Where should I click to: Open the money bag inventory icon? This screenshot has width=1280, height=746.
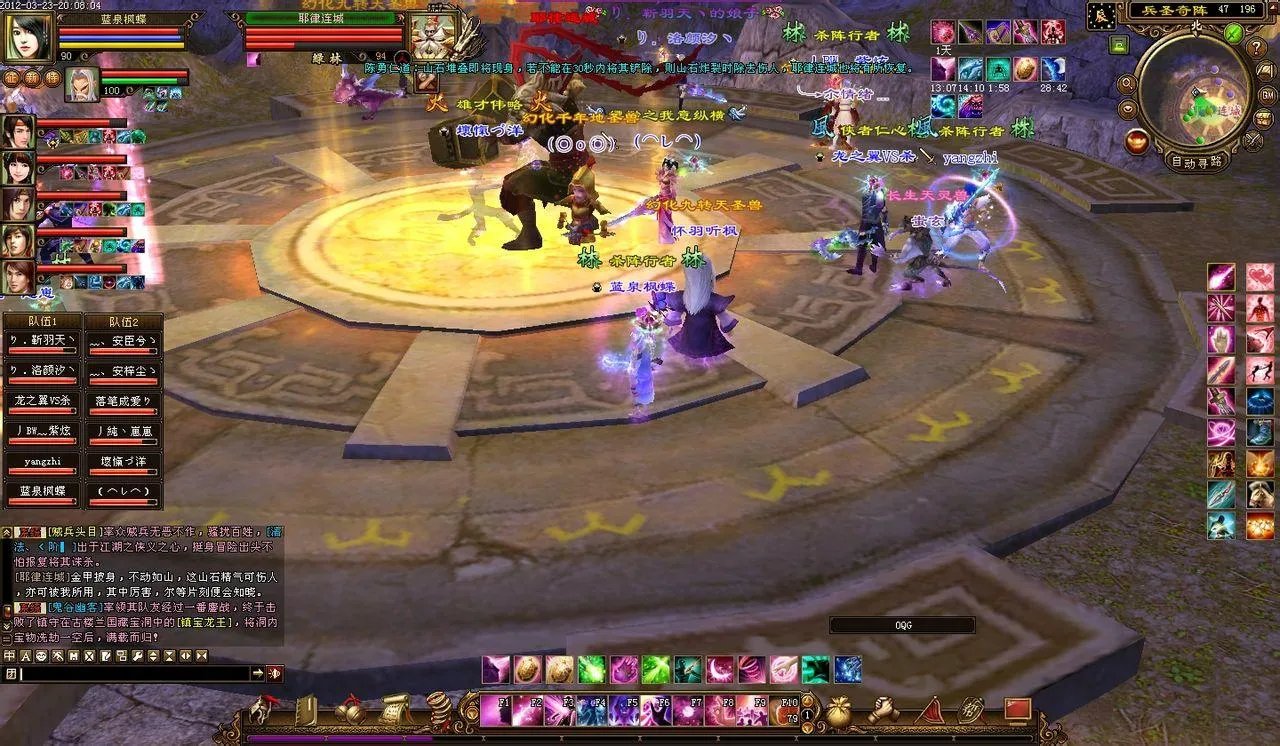tap(838, 710)
